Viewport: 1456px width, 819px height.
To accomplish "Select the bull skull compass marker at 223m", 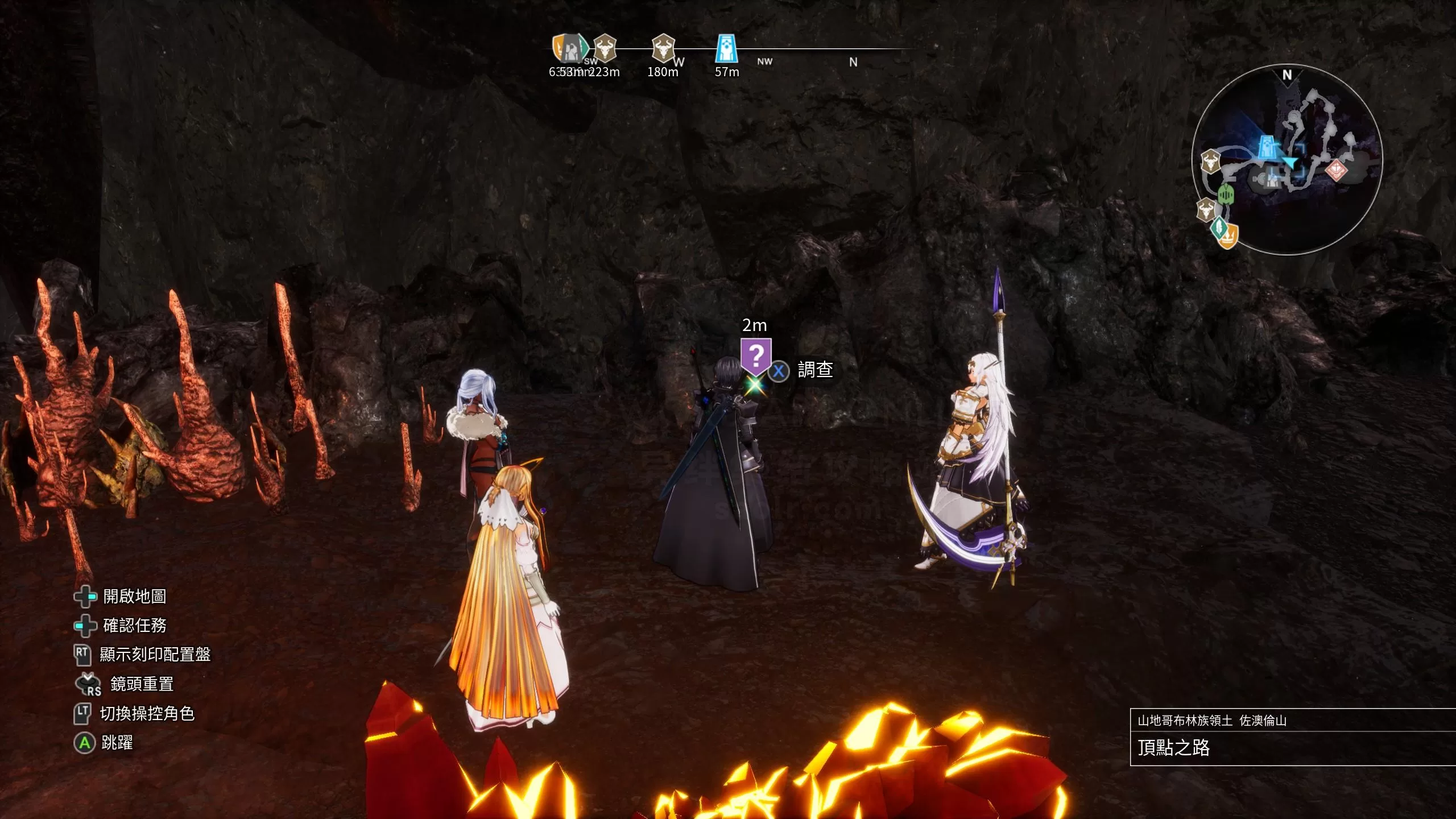I will tap(605, 48).
